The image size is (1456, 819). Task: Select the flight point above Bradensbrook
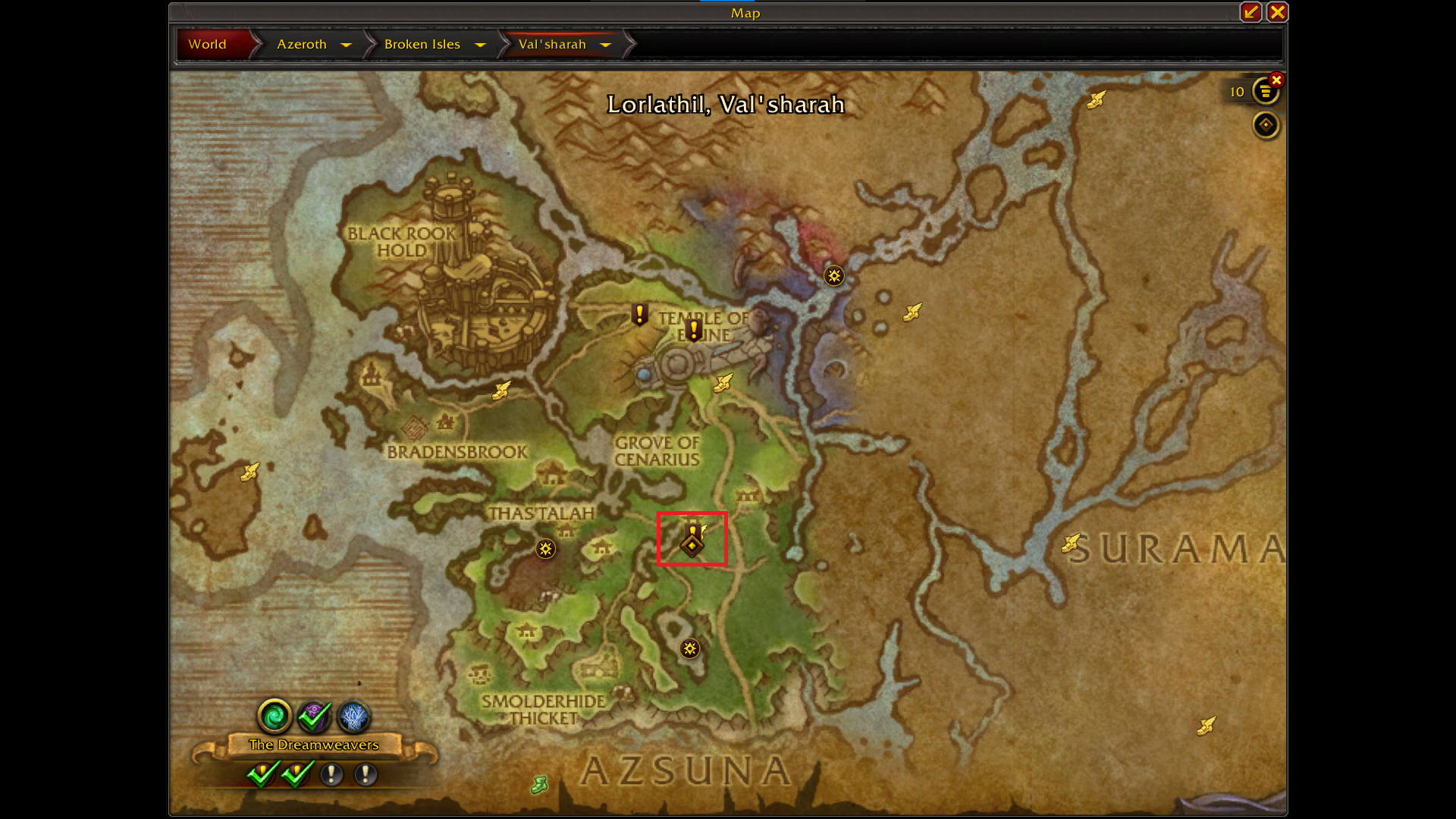tap(500, 391)
